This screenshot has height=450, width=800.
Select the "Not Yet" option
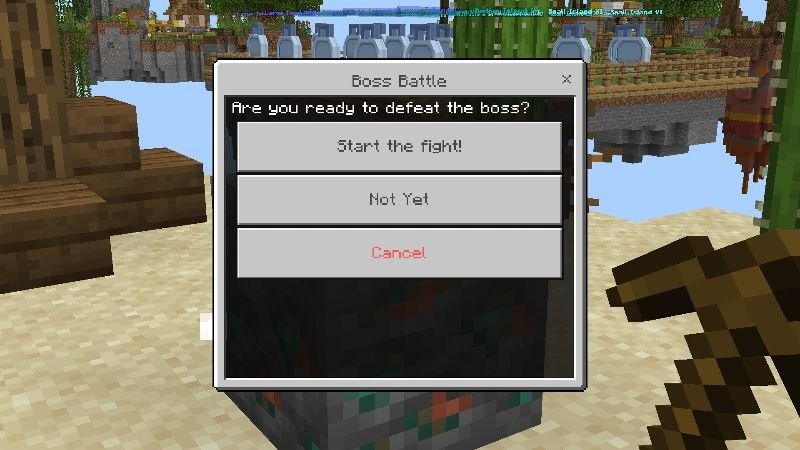[399, 200]
